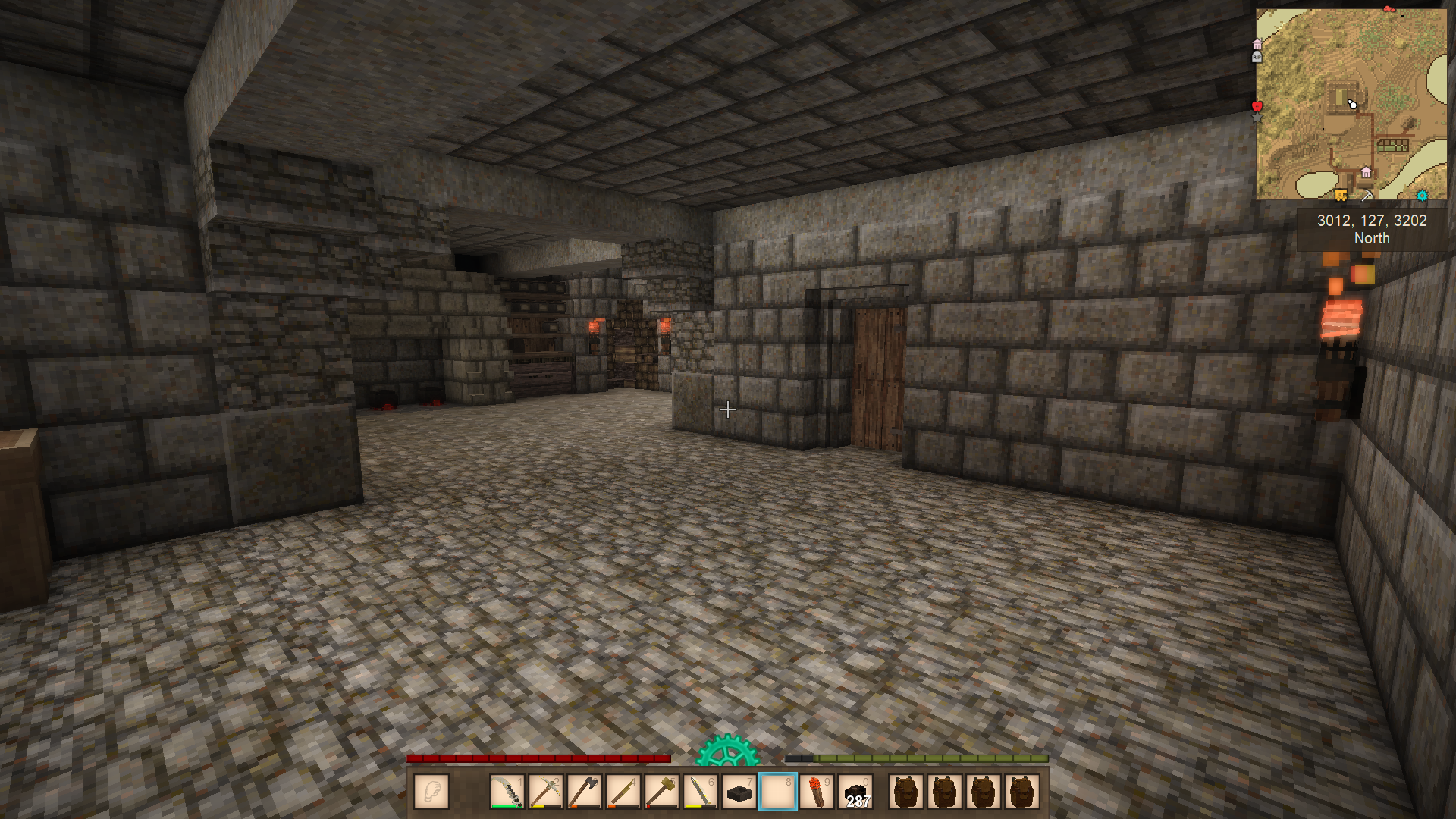Switch to the blade in slot 6
Screen dimensions: 1456x819
click(701, 792)
